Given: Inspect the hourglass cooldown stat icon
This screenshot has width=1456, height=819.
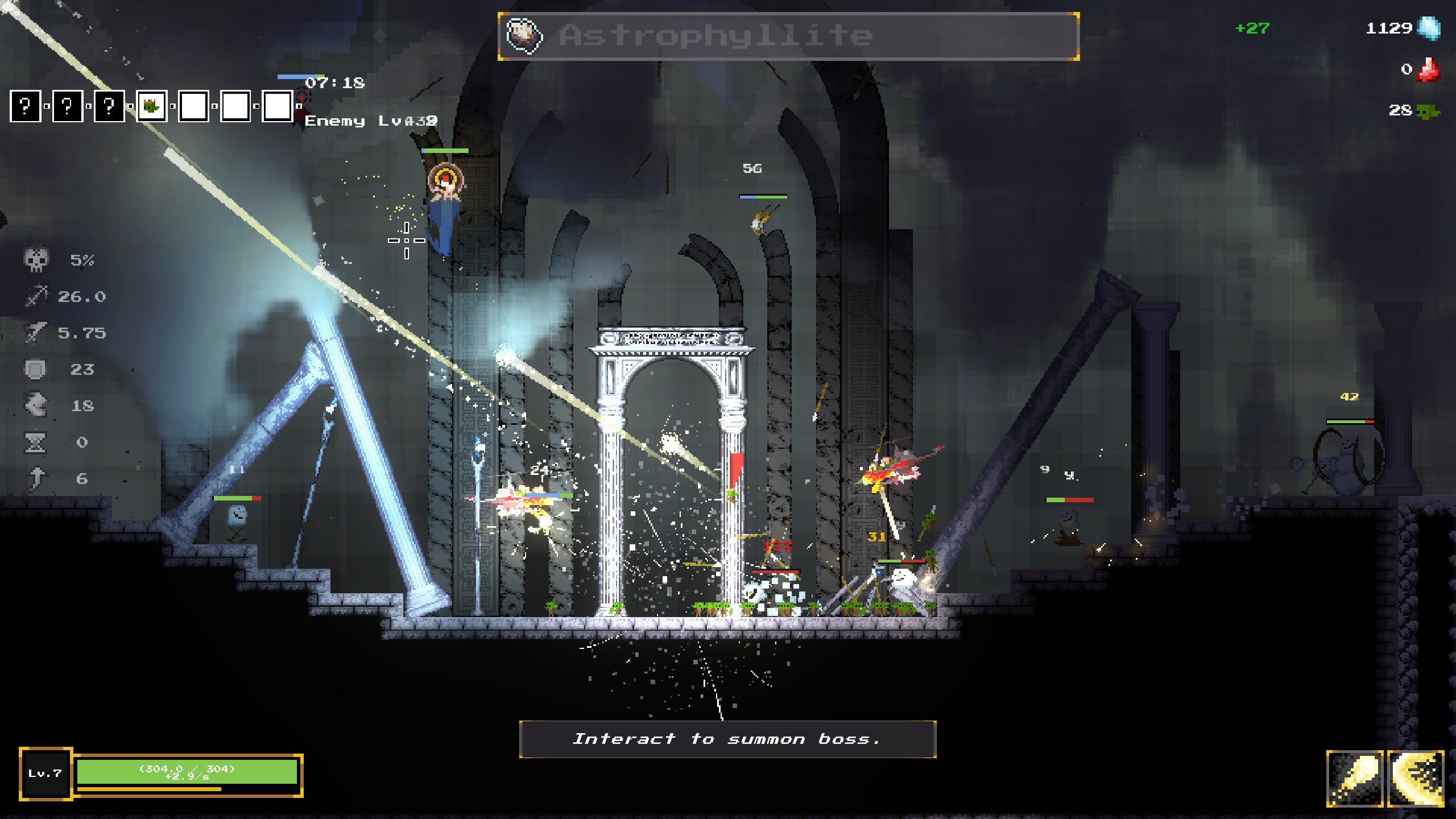Looking at the screenshot, I should click(x=35, y=442).
